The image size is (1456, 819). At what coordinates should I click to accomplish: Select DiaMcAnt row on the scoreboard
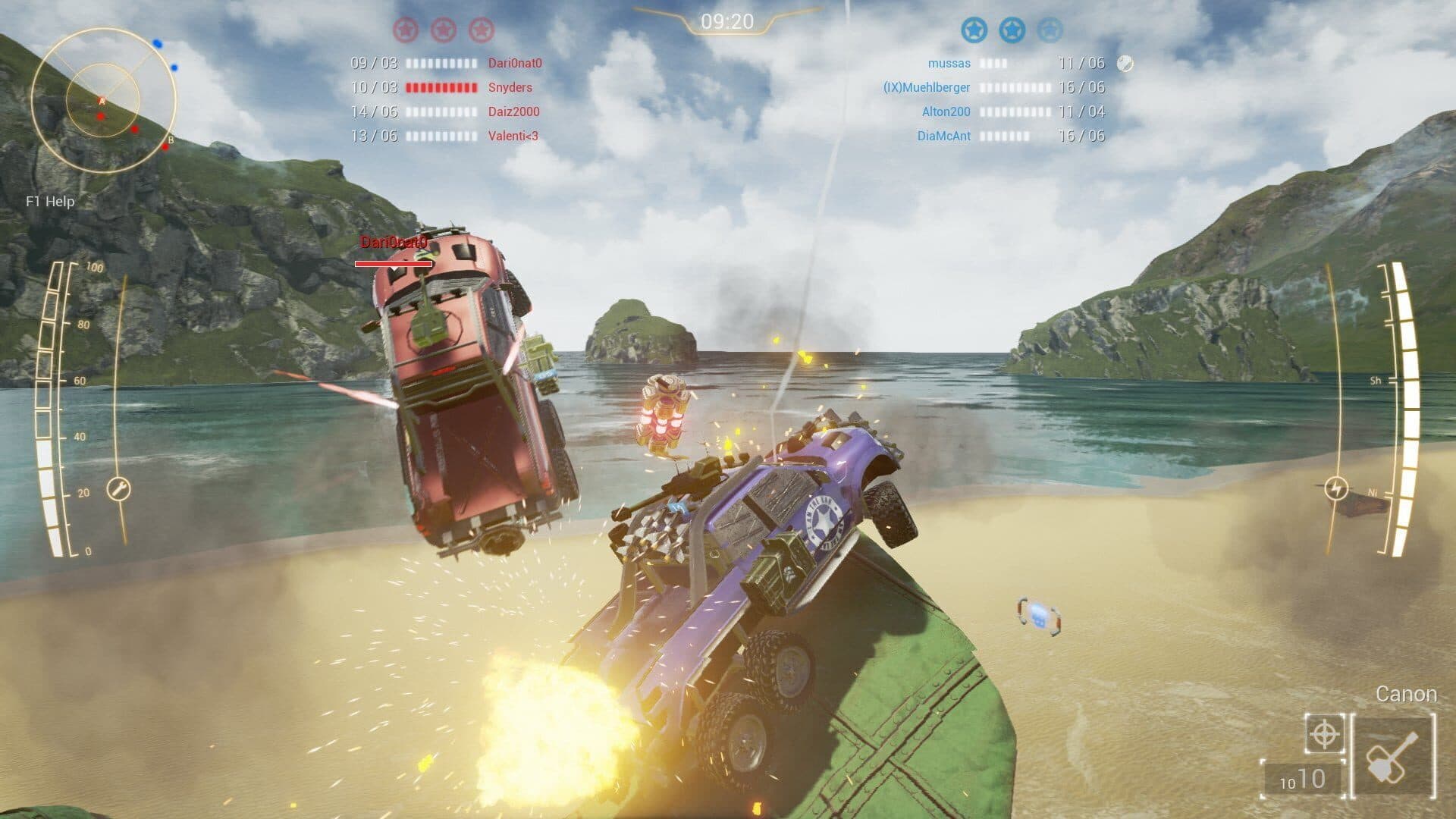[x=943, y=136]
